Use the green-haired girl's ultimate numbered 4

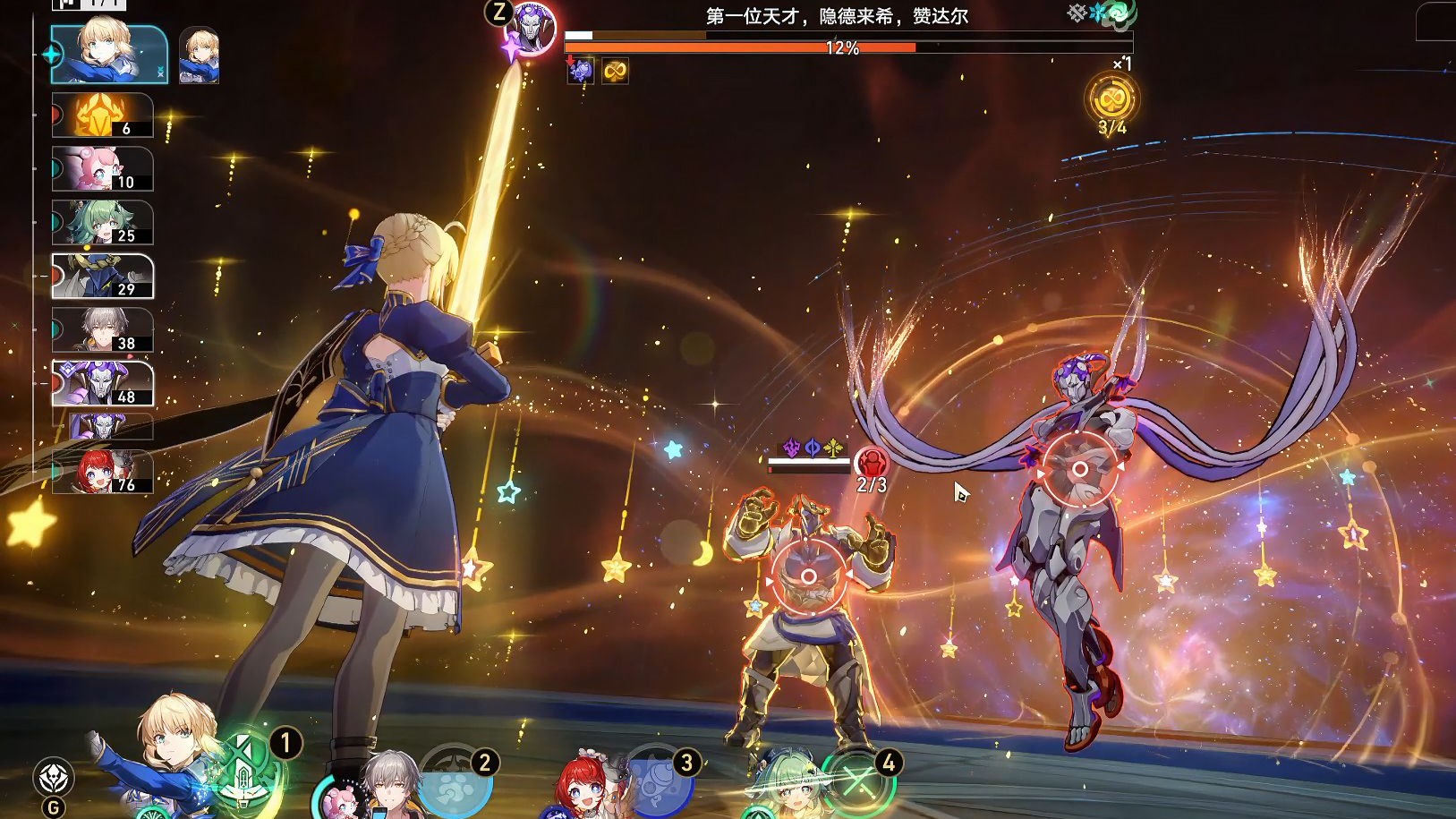(857, 781)
